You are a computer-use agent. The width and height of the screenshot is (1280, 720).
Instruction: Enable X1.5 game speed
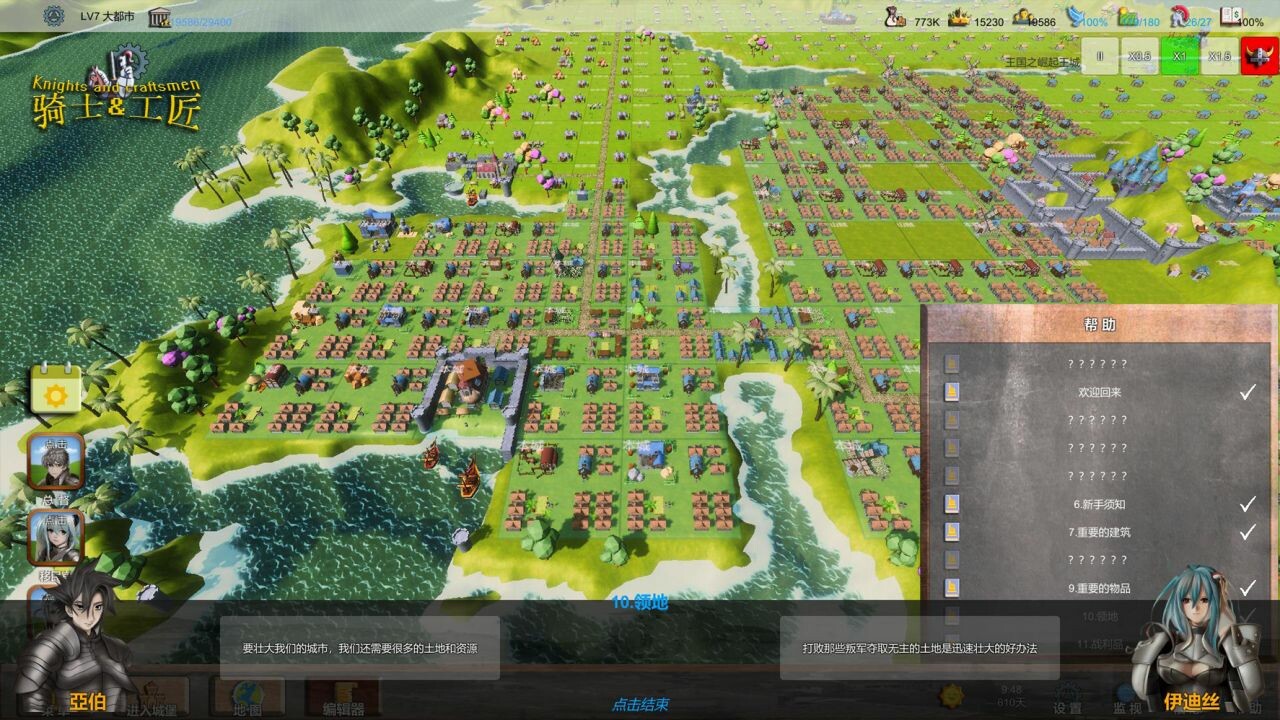pos(1218,58)
